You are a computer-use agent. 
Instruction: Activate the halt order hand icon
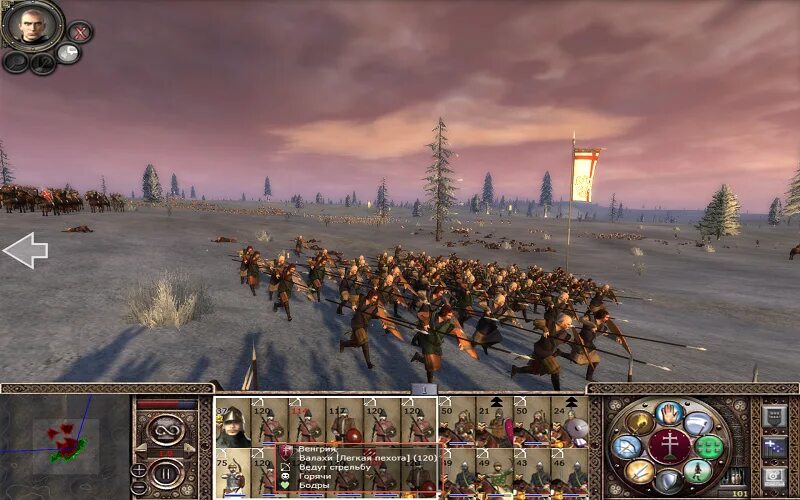pos(668,412)
